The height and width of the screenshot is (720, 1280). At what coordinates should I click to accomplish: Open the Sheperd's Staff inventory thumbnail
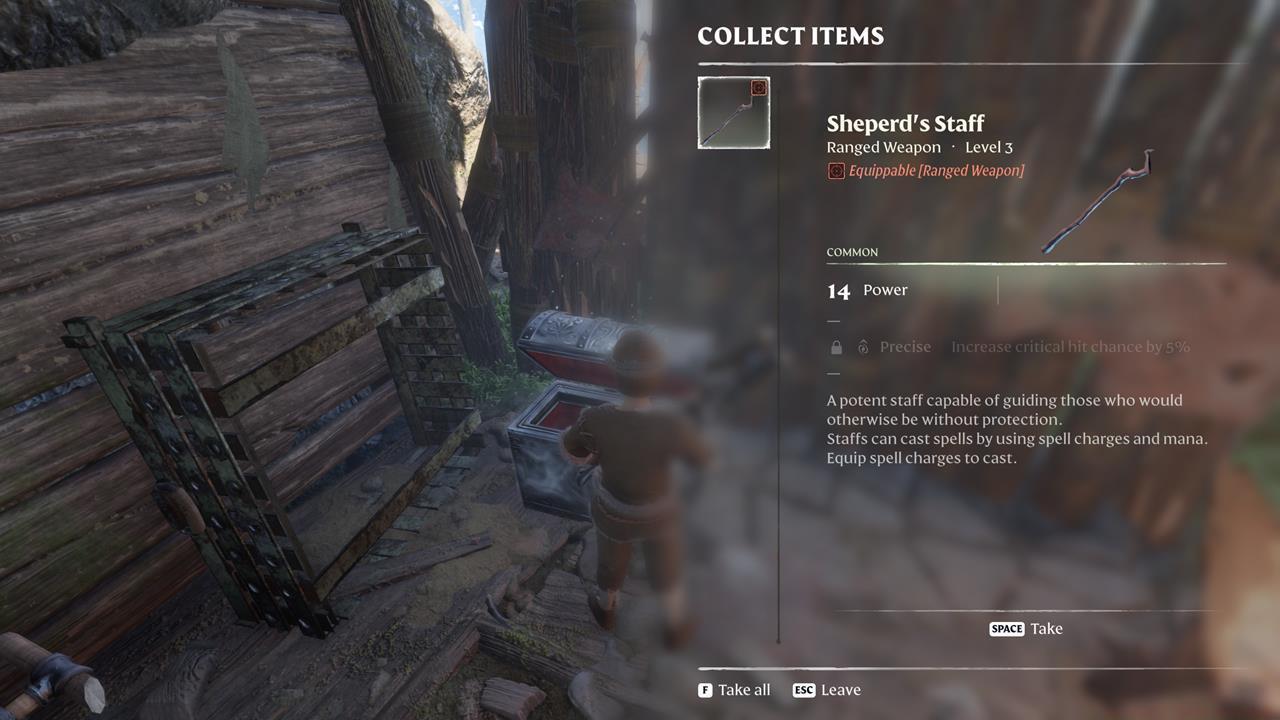733,113
